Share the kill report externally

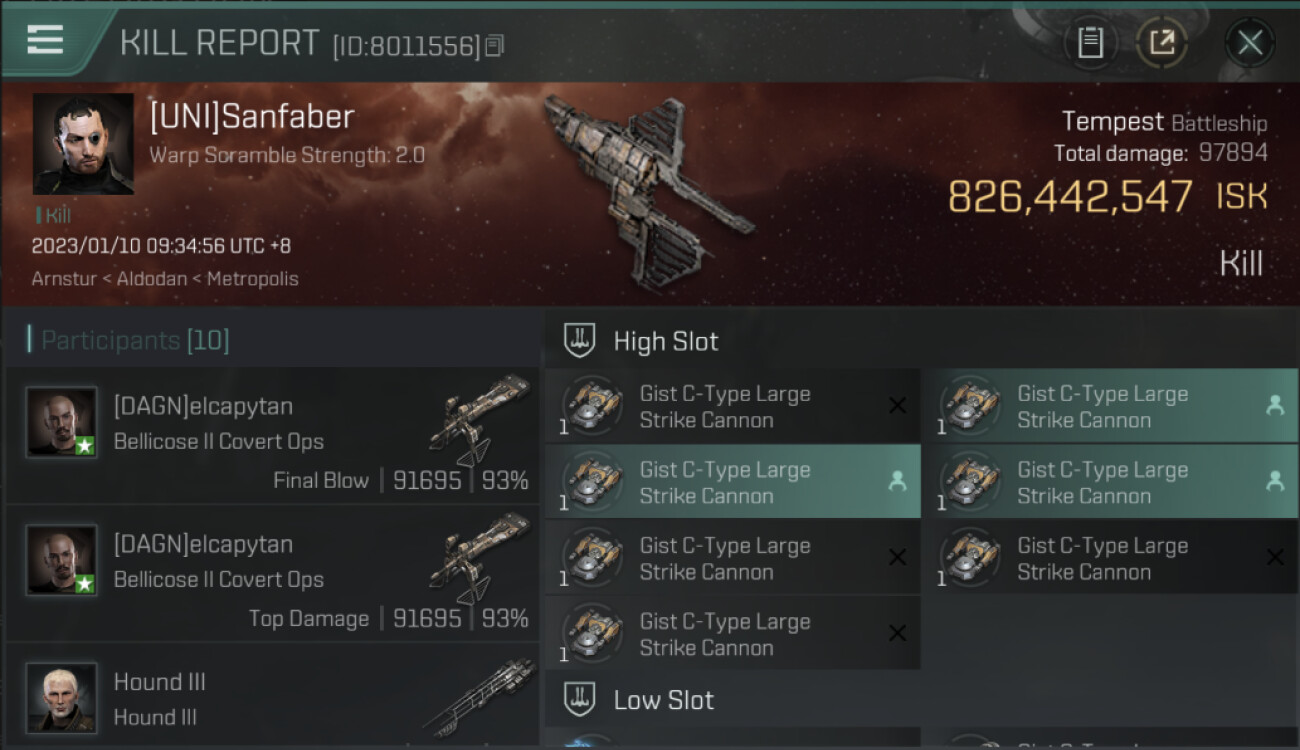(1161, 43)
